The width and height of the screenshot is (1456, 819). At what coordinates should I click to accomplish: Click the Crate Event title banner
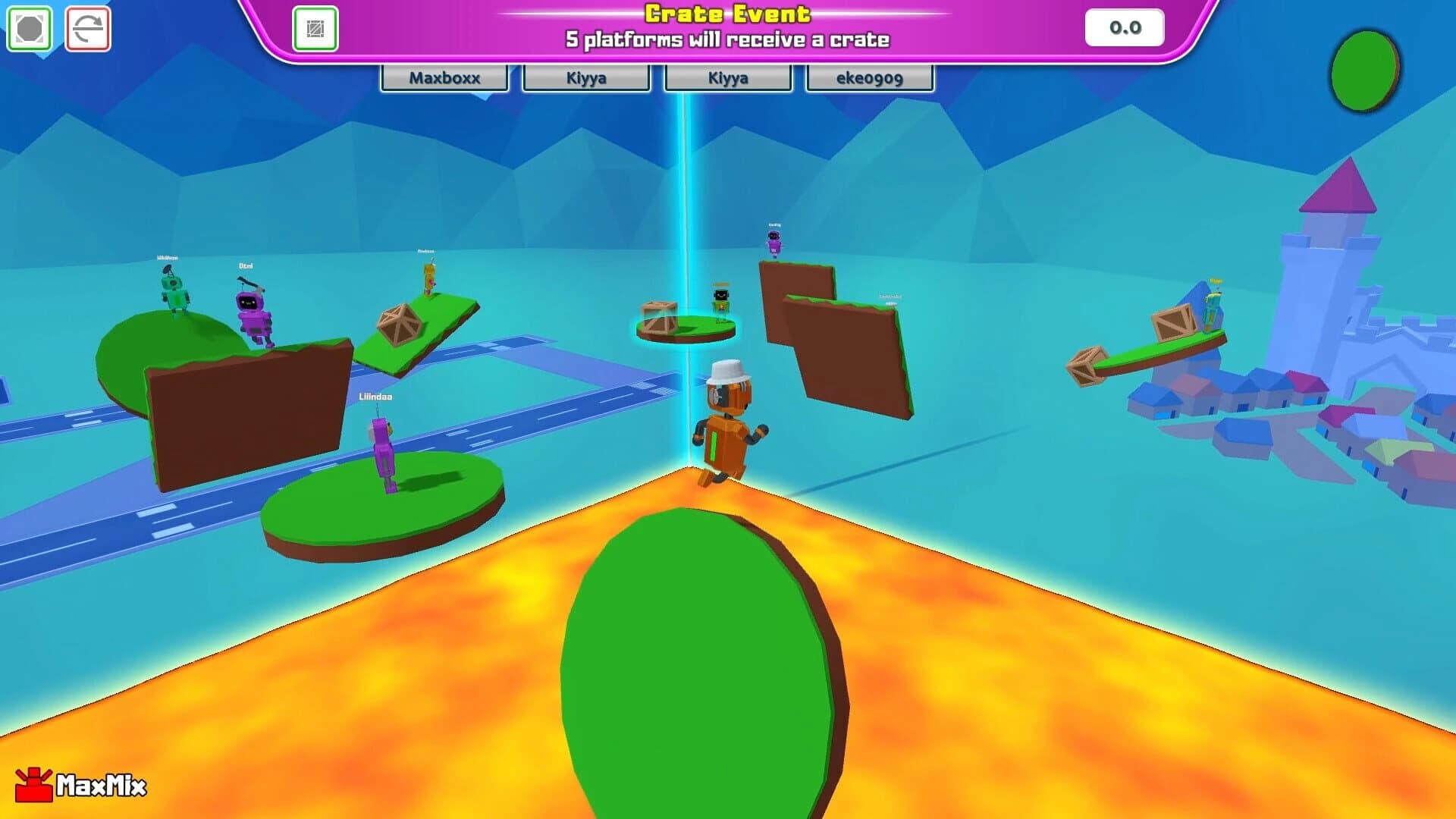726,14
